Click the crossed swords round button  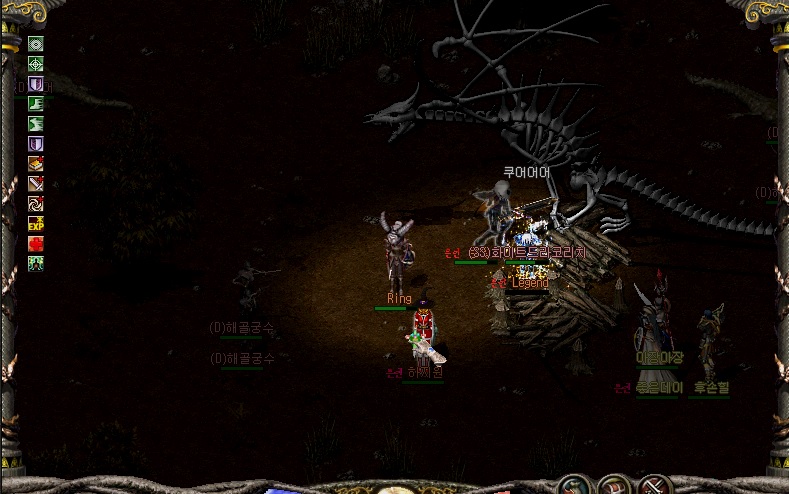pyautogui.click(x=655, y=486)
